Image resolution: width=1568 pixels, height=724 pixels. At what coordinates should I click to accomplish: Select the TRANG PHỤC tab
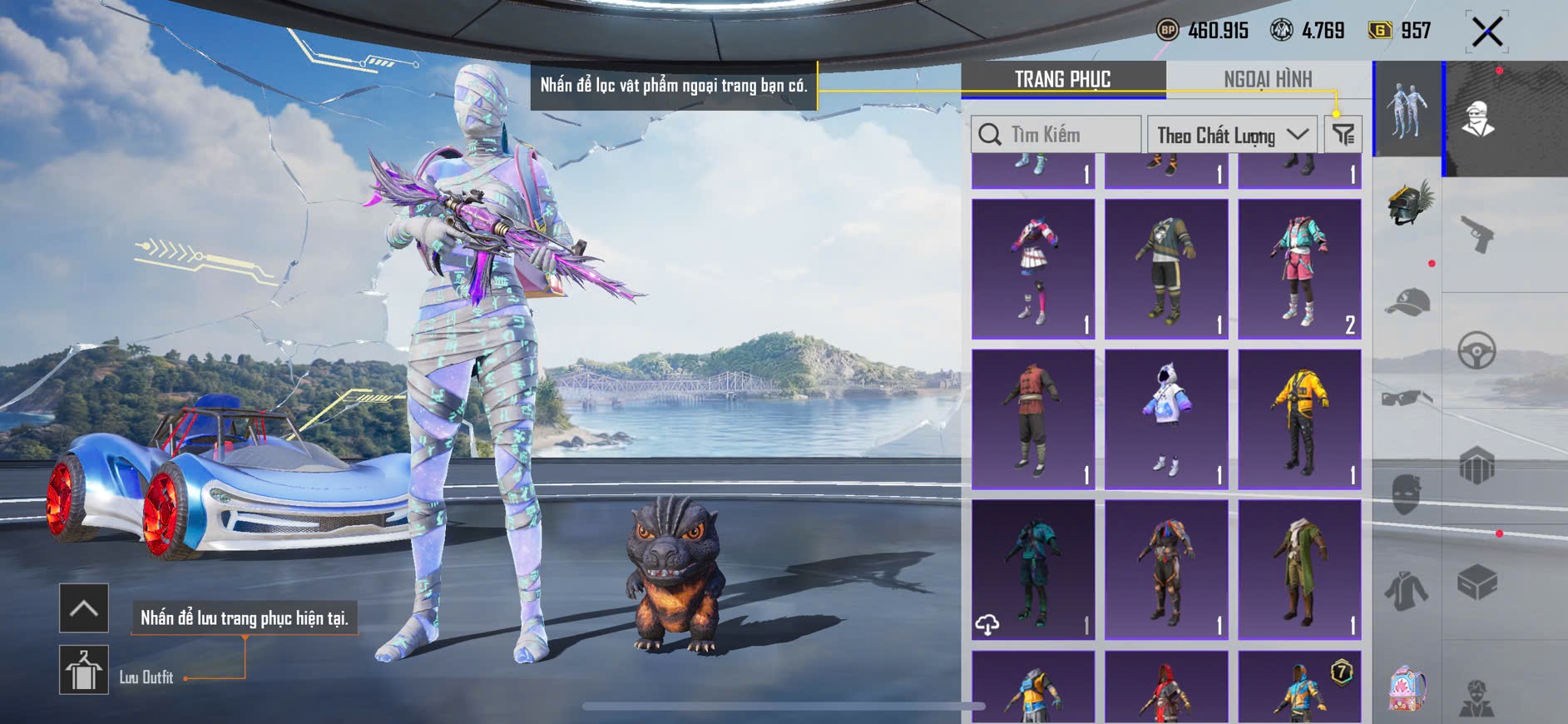coord(1062,79)
